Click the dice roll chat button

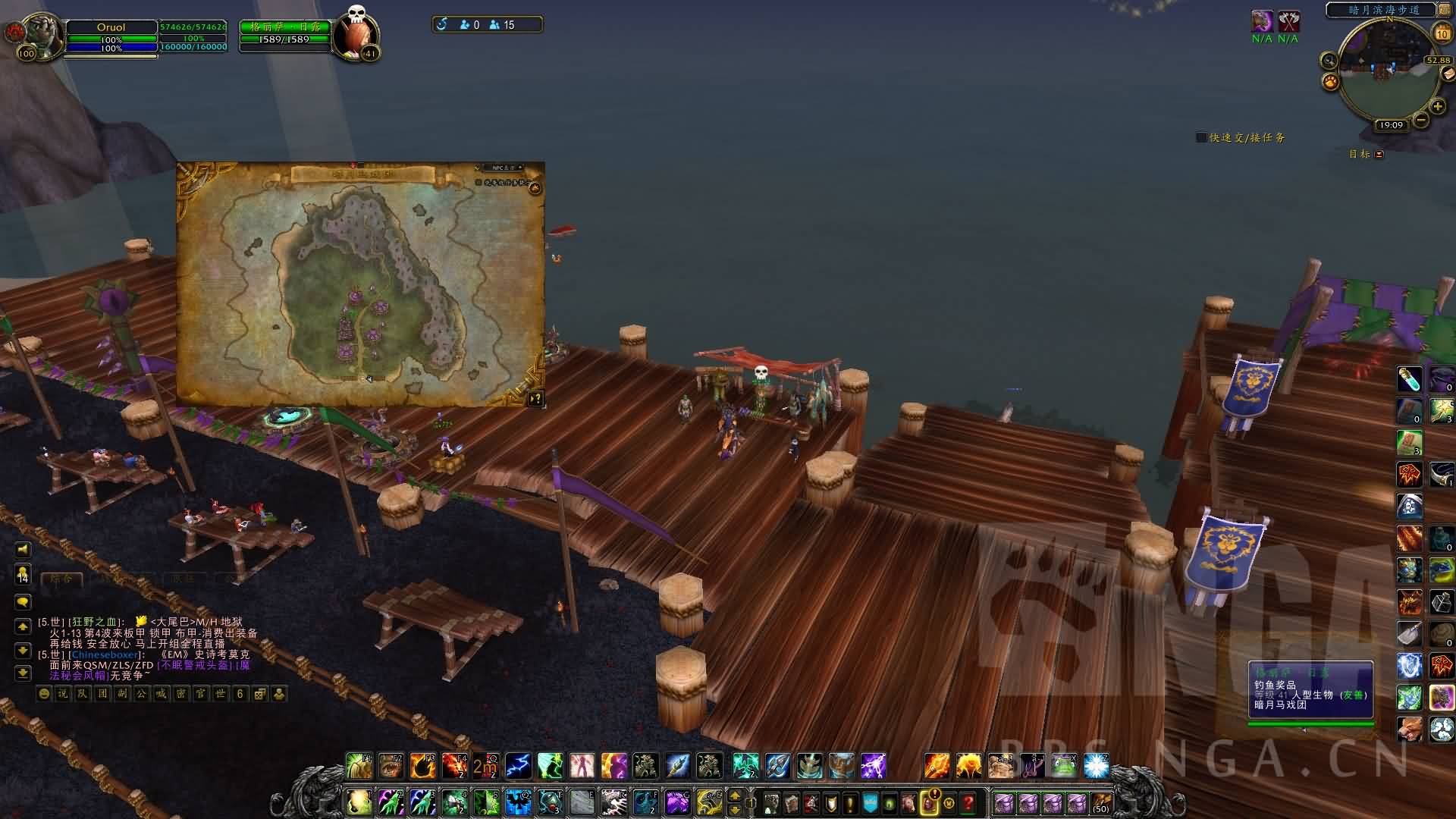point(260,694)
